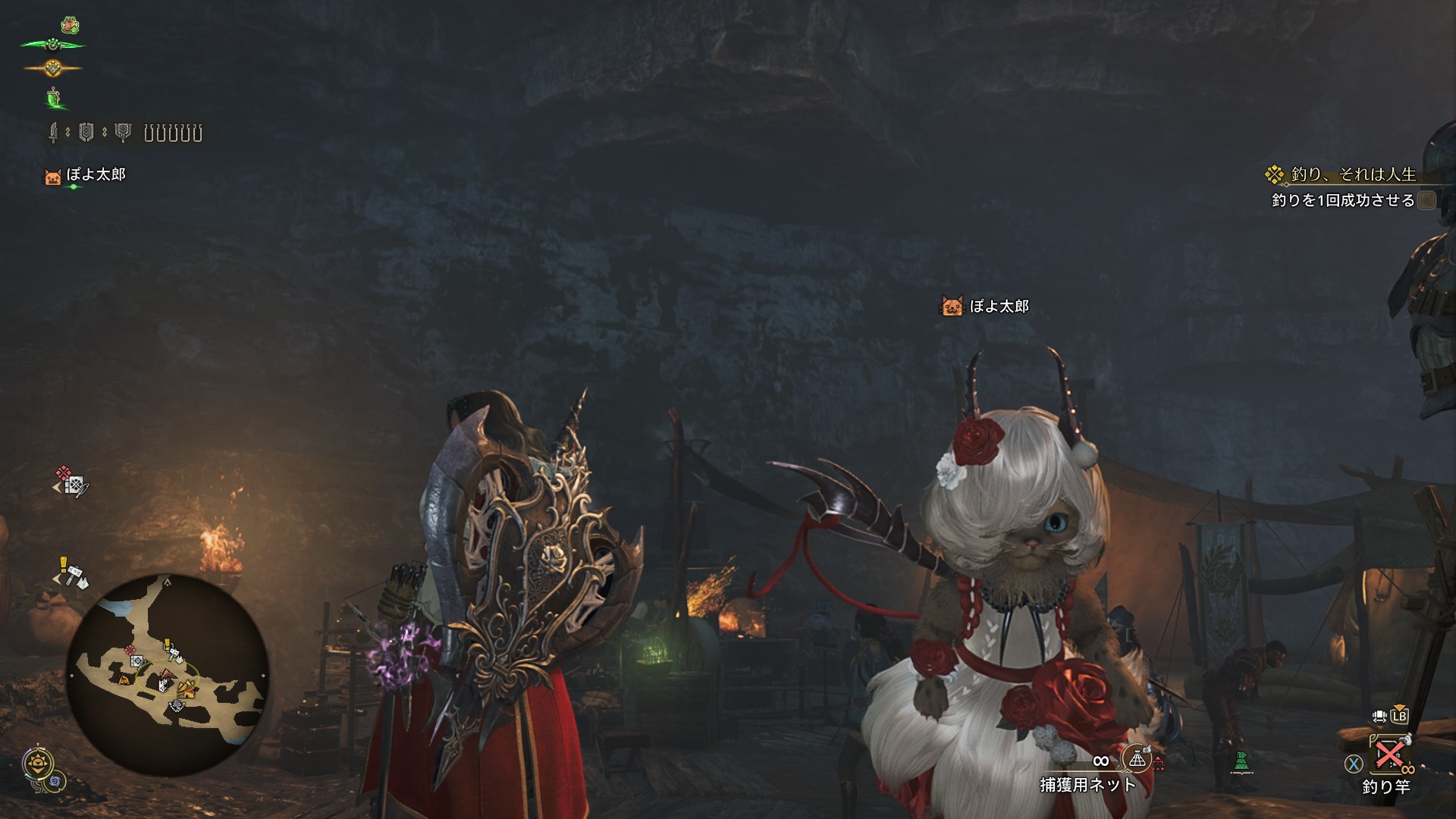This screenshot has width=1456, height=819.
Task: Select the sword icon in weapon gauge
Action: coord(54,133)
